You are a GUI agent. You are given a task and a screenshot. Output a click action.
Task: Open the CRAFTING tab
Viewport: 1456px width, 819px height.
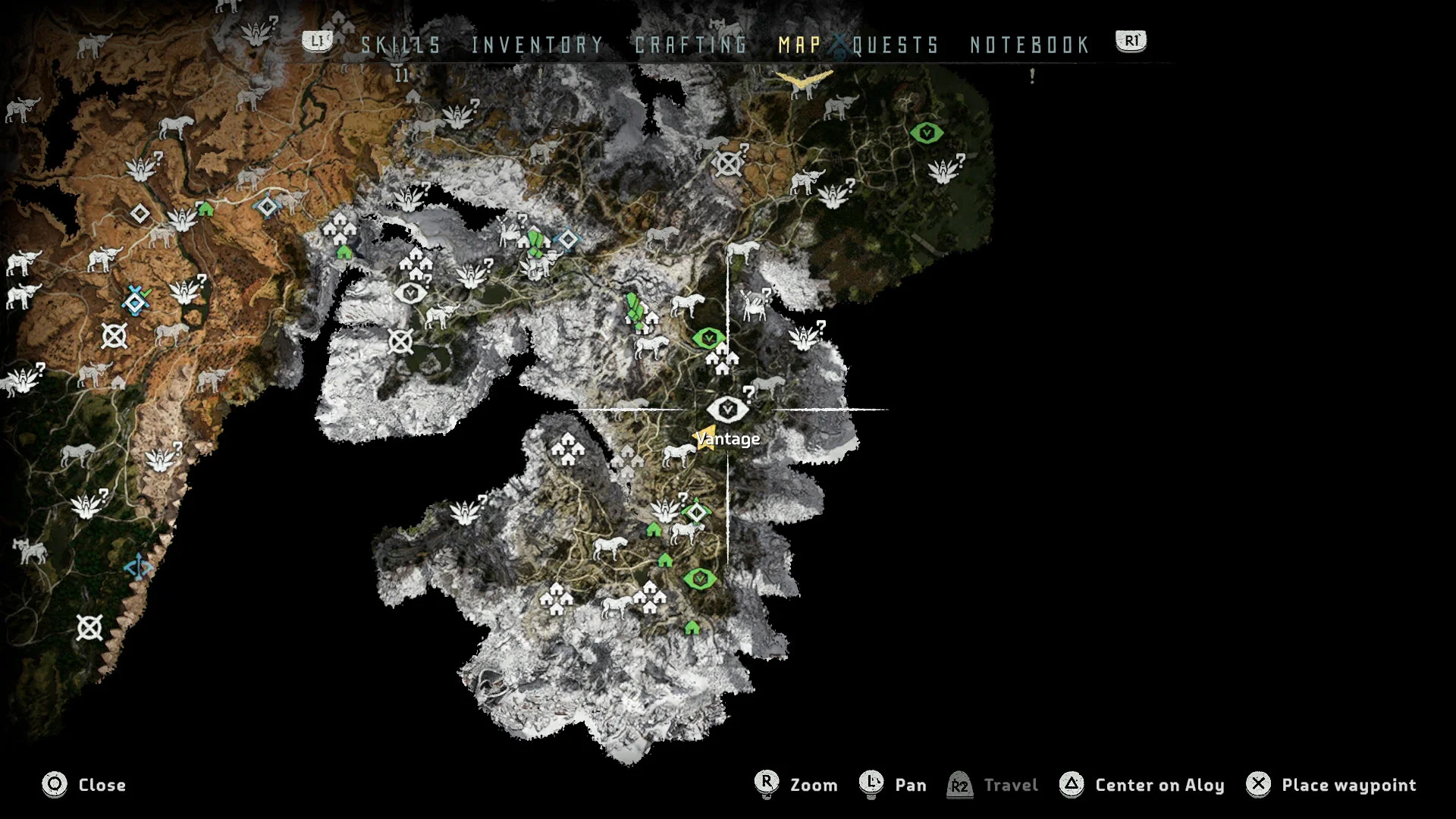click(689, 45)
